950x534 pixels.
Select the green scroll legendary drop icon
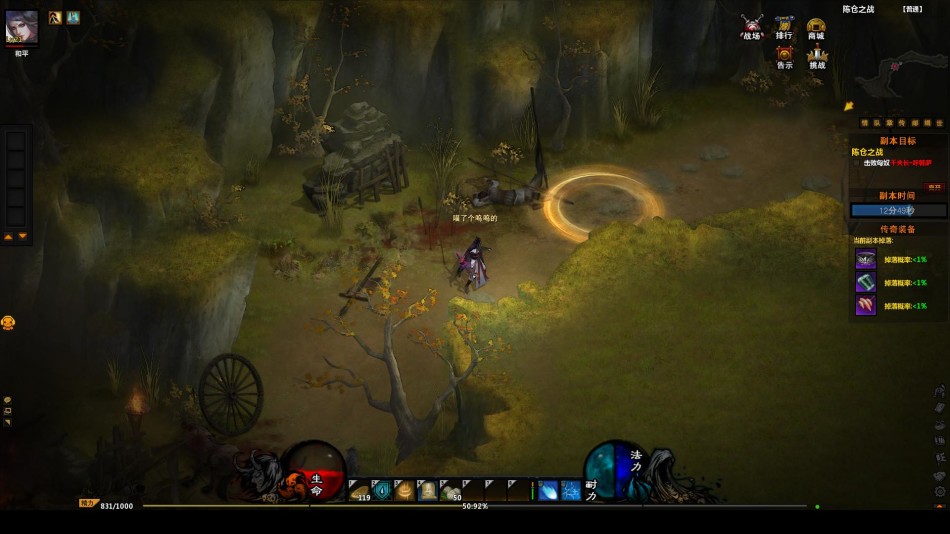[865, 282]
